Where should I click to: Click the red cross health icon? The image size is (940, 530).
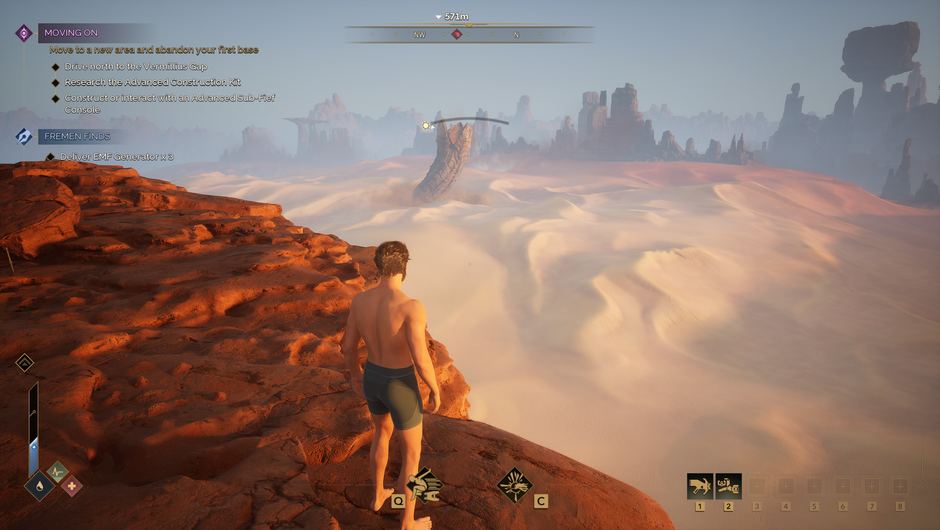71,486
